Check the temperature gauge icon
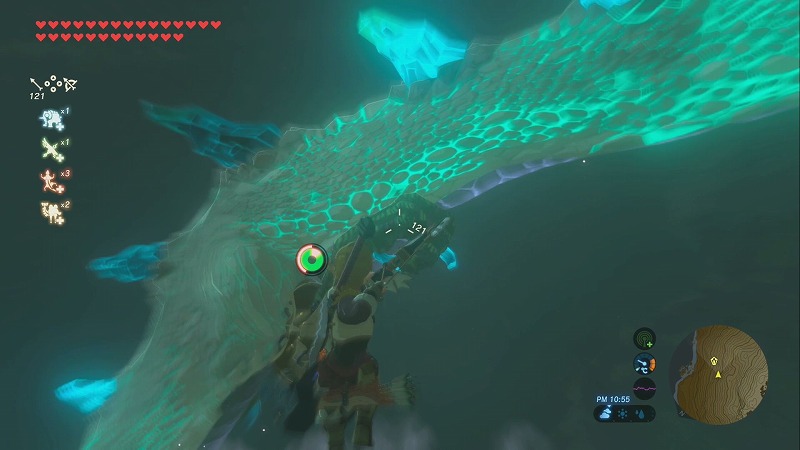The image size is (800, 450). 645,364
